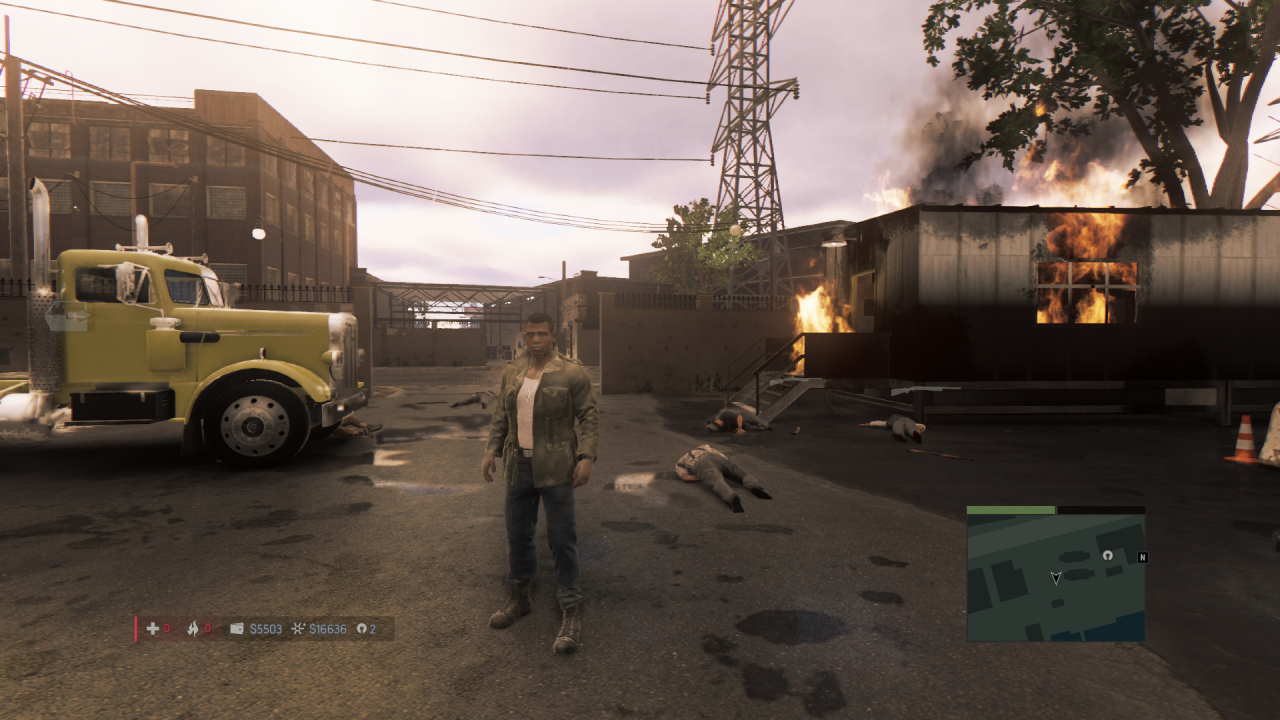Click the north compass marker on minimap
Image resolution: width=1280 pixels, height=720 pixels.
1142,557
